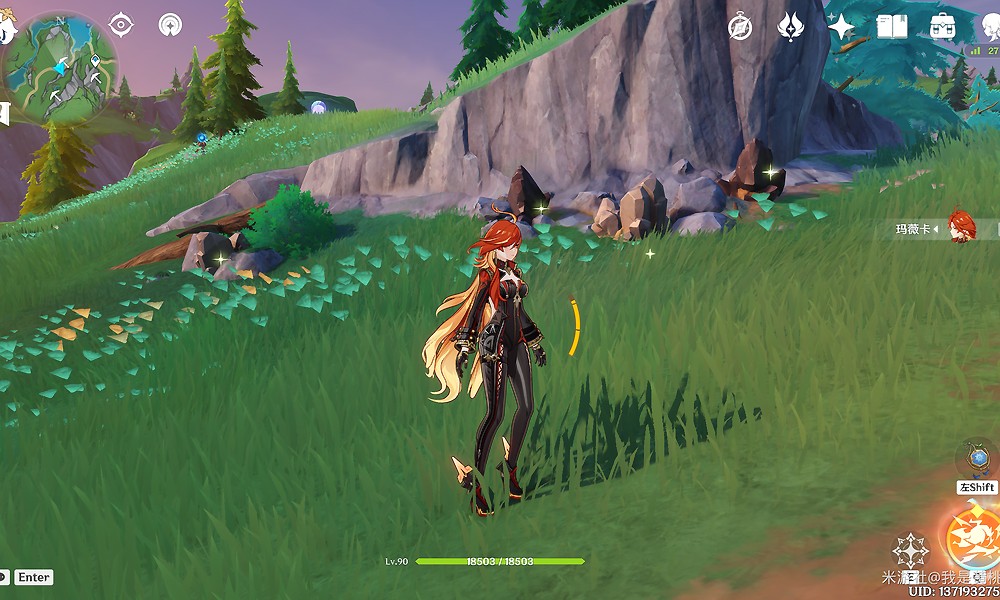Open the compass events icon
Screen dimensions: 1000x600
click(740, 26)
